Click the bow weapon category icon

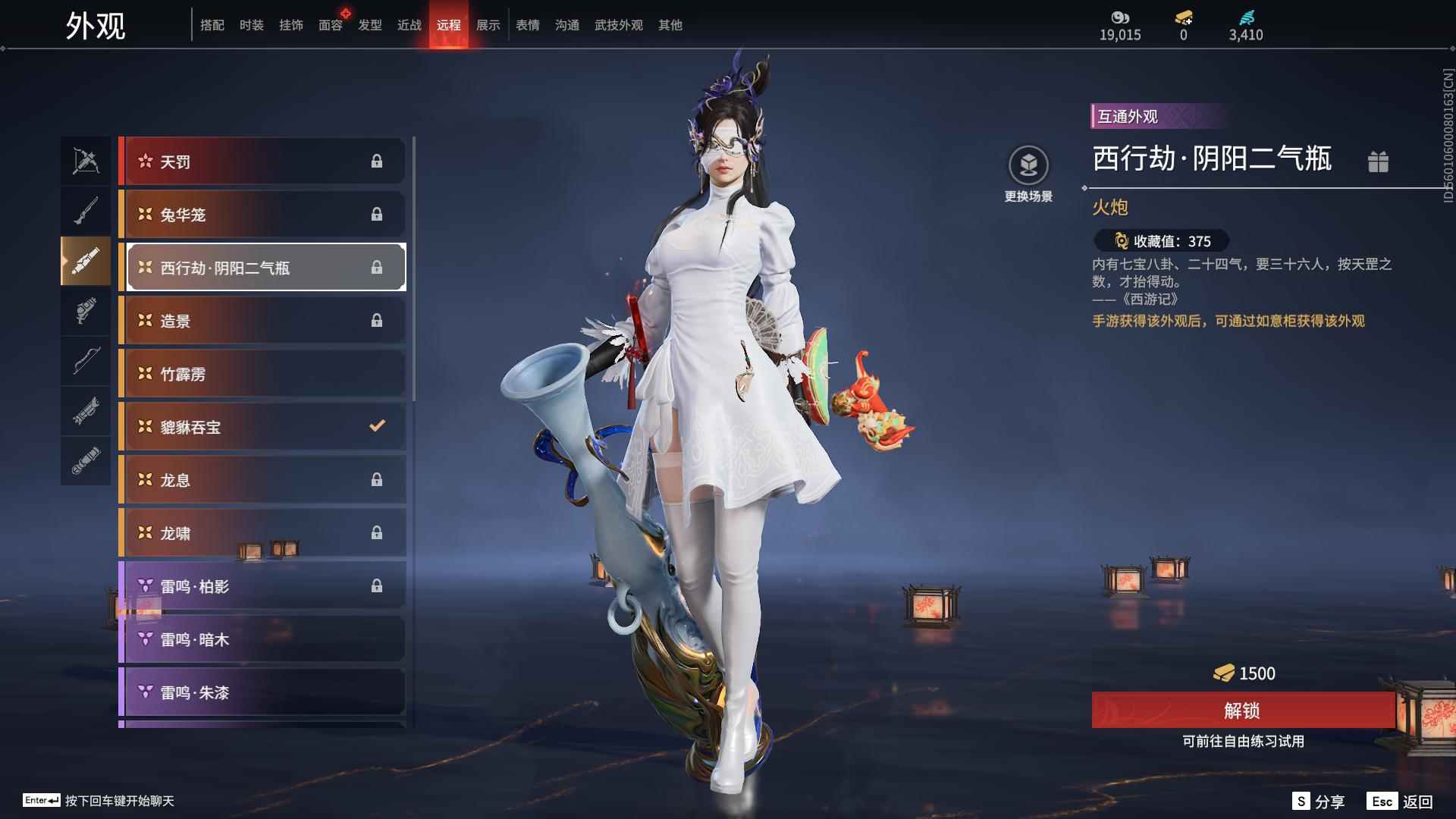86,362
